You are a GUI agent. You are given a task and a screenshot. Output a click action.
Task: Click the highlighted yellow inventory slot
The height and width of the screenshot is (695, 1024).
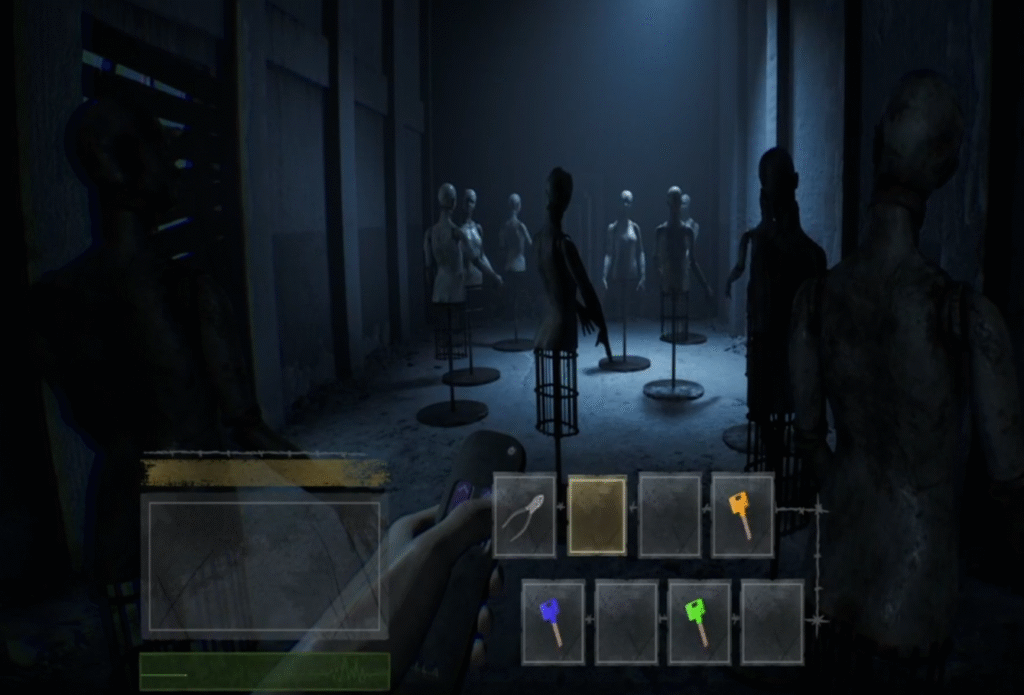point(597,515)
